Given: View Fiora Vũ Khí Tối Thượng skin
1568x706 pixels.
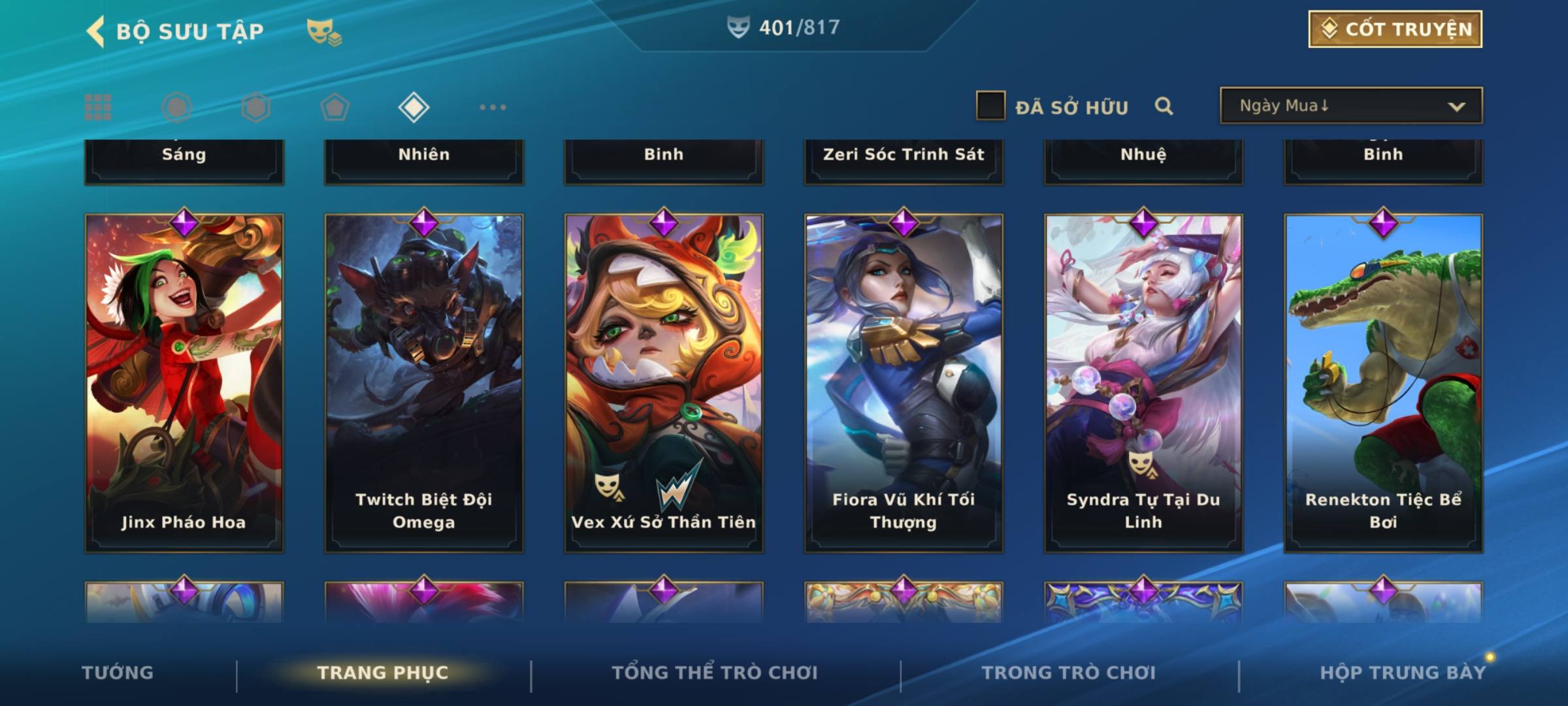Looking at the screenshot, I should pos(904,382).
